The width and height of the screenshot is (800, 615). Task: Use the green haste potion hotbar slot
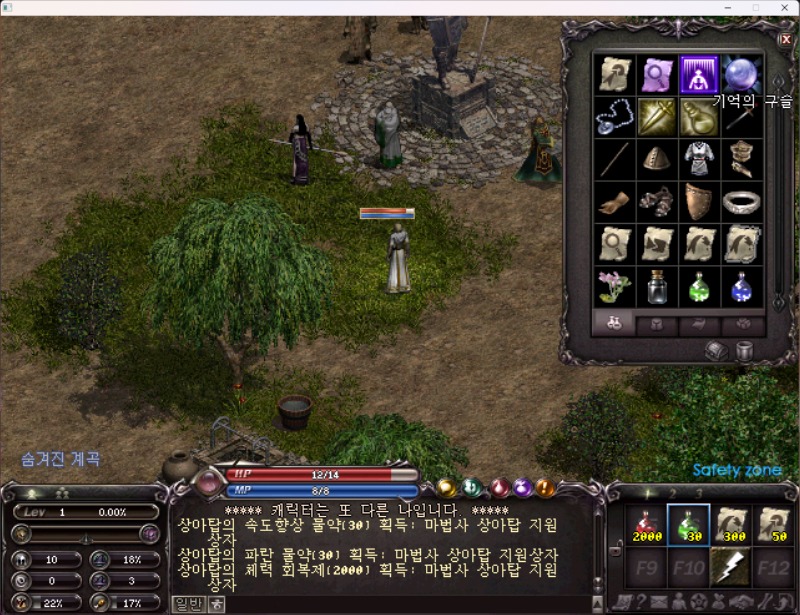[688, 525]
